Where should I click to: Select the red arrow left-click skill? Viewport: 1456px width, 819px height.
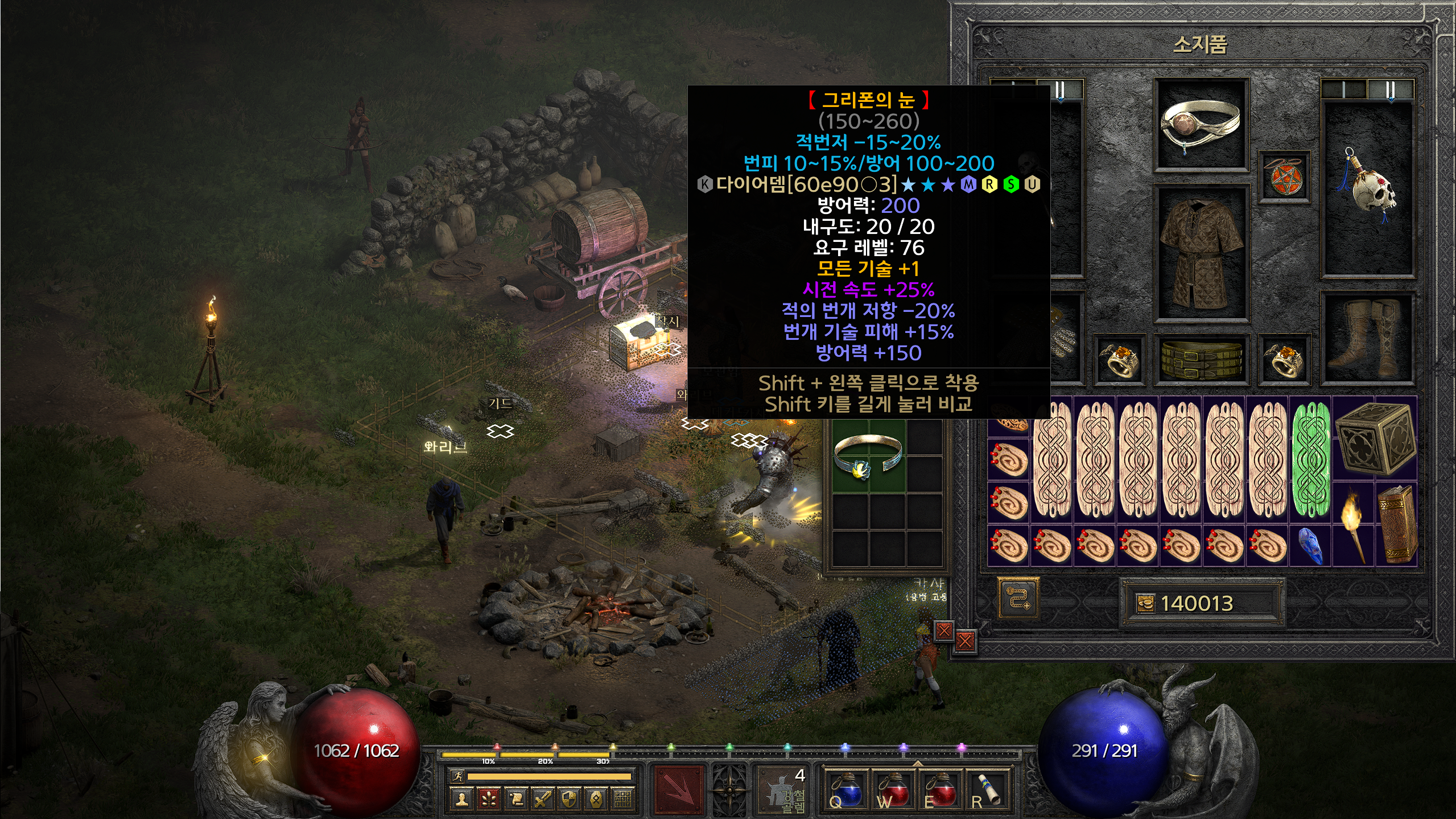pos(678,789)
